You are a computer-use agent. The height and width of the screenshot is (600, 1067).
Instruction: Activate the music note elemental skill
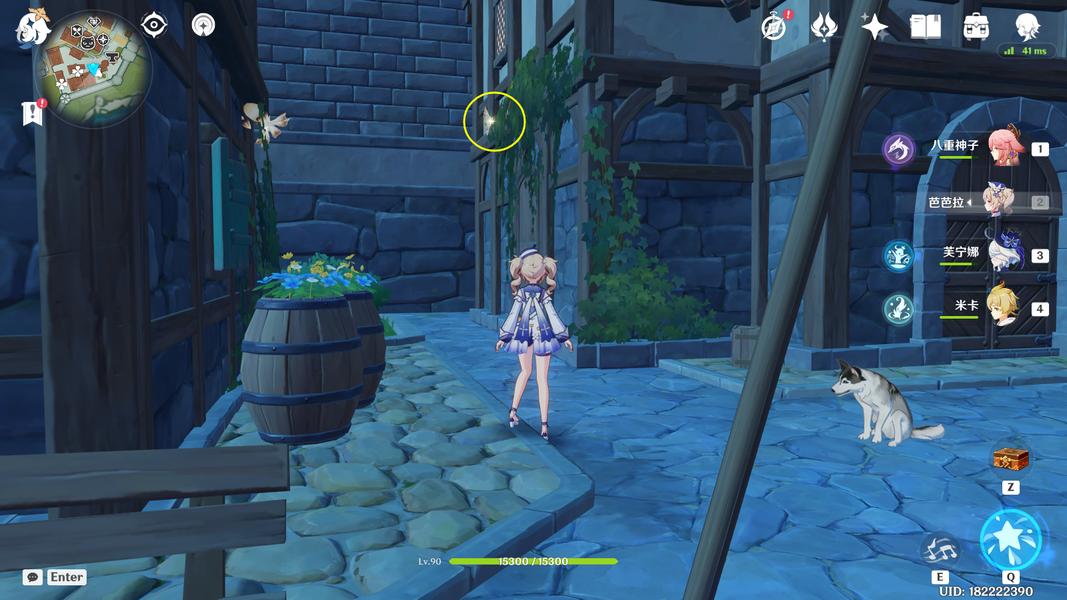[940, 549]
